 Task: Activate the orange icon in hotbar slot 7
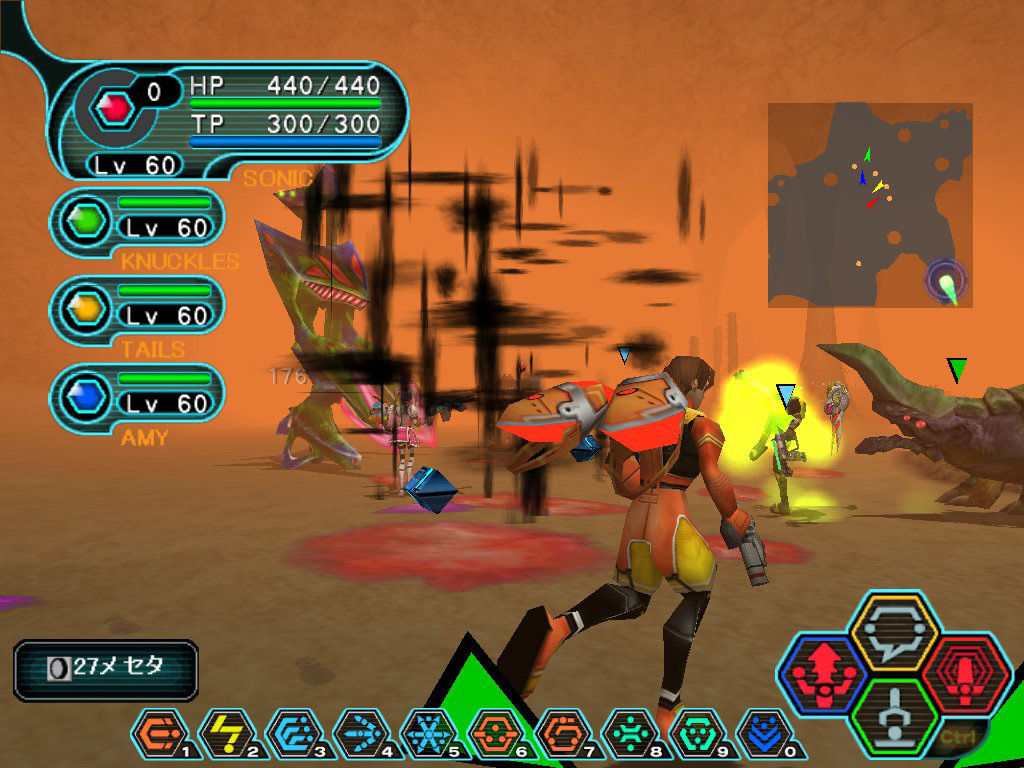560,734
